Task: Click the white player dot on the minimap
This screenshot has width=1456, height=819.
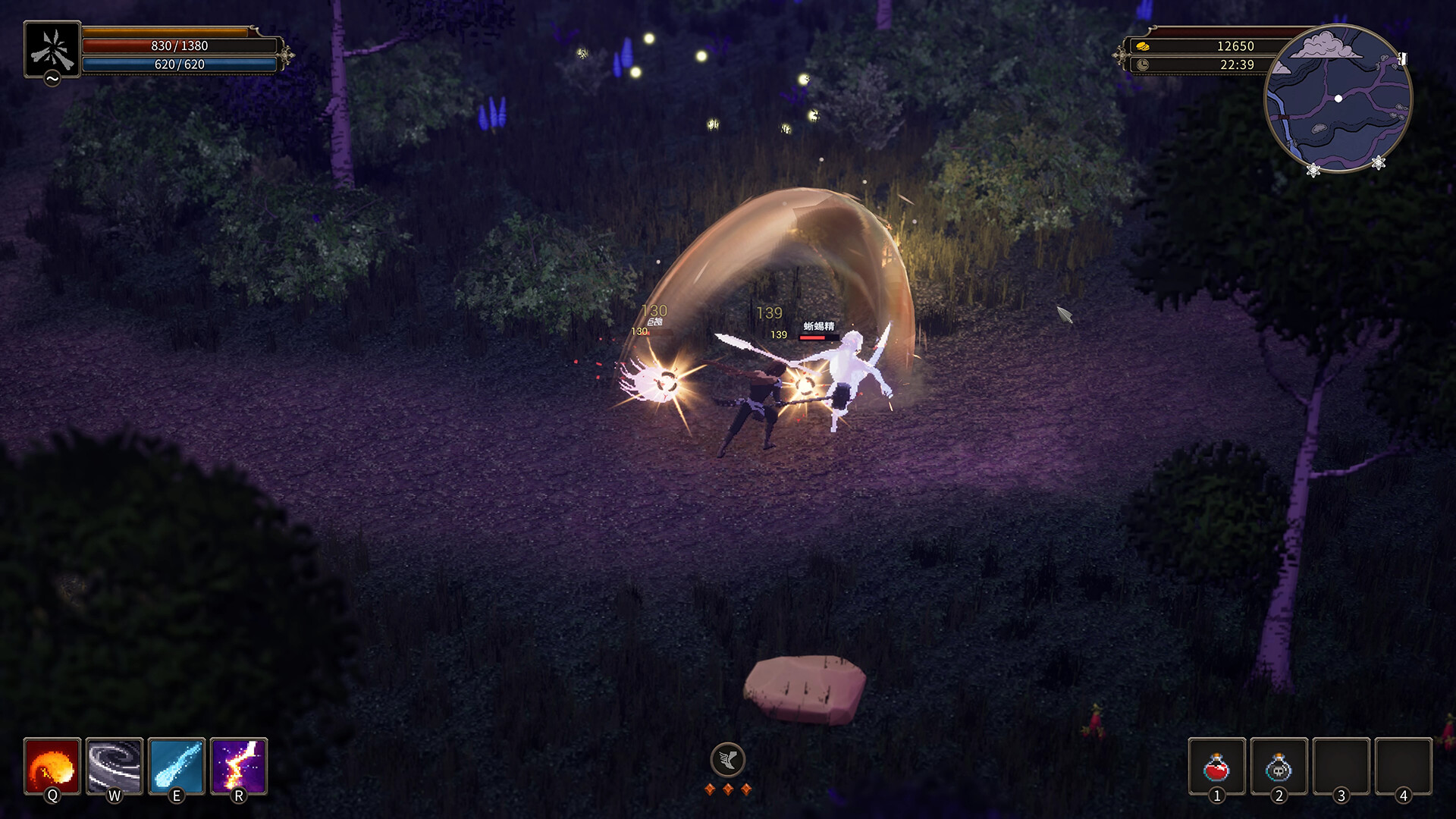Action: (1339, 99)
